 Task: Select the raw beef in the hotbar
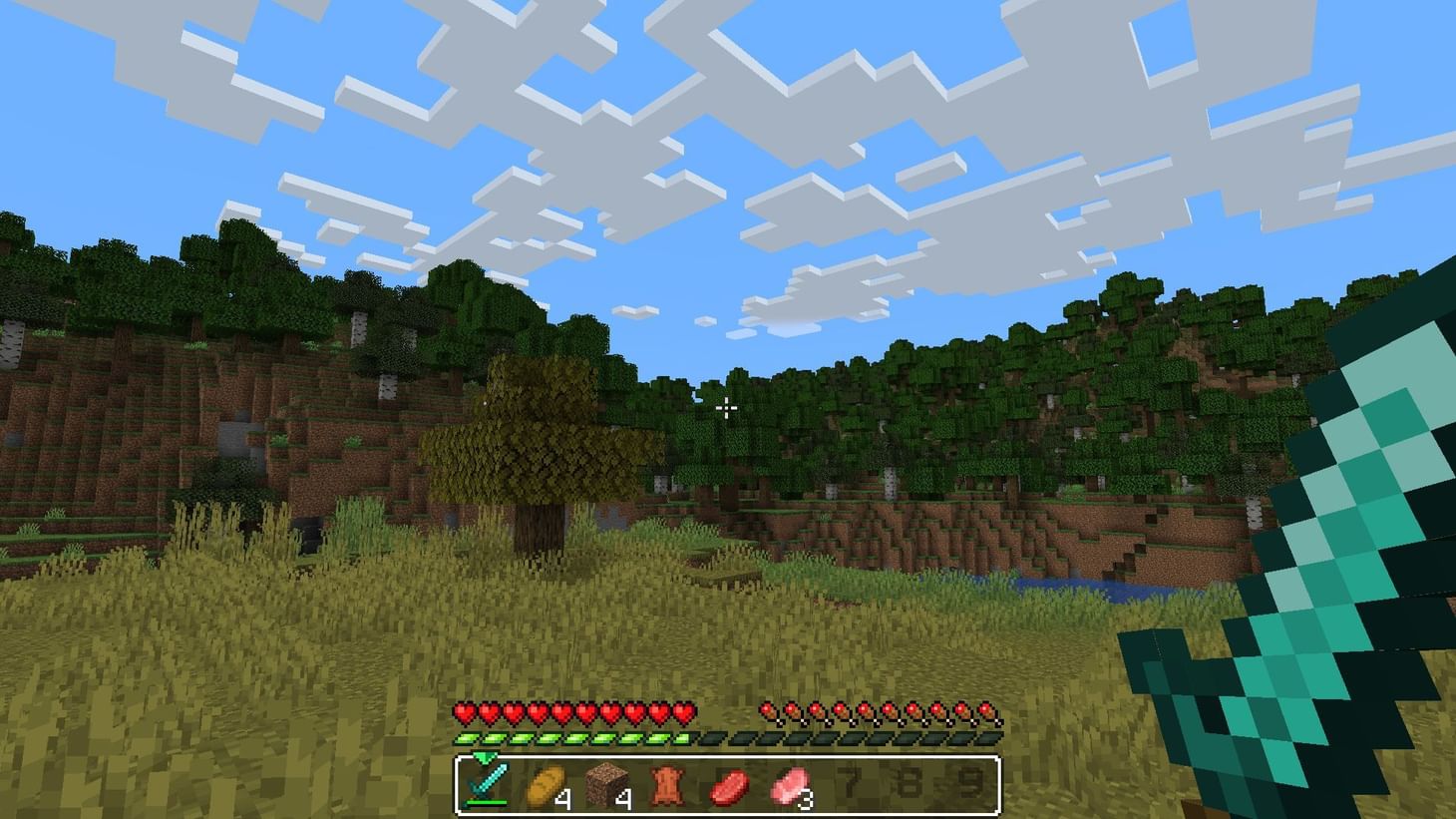point(728,786)
